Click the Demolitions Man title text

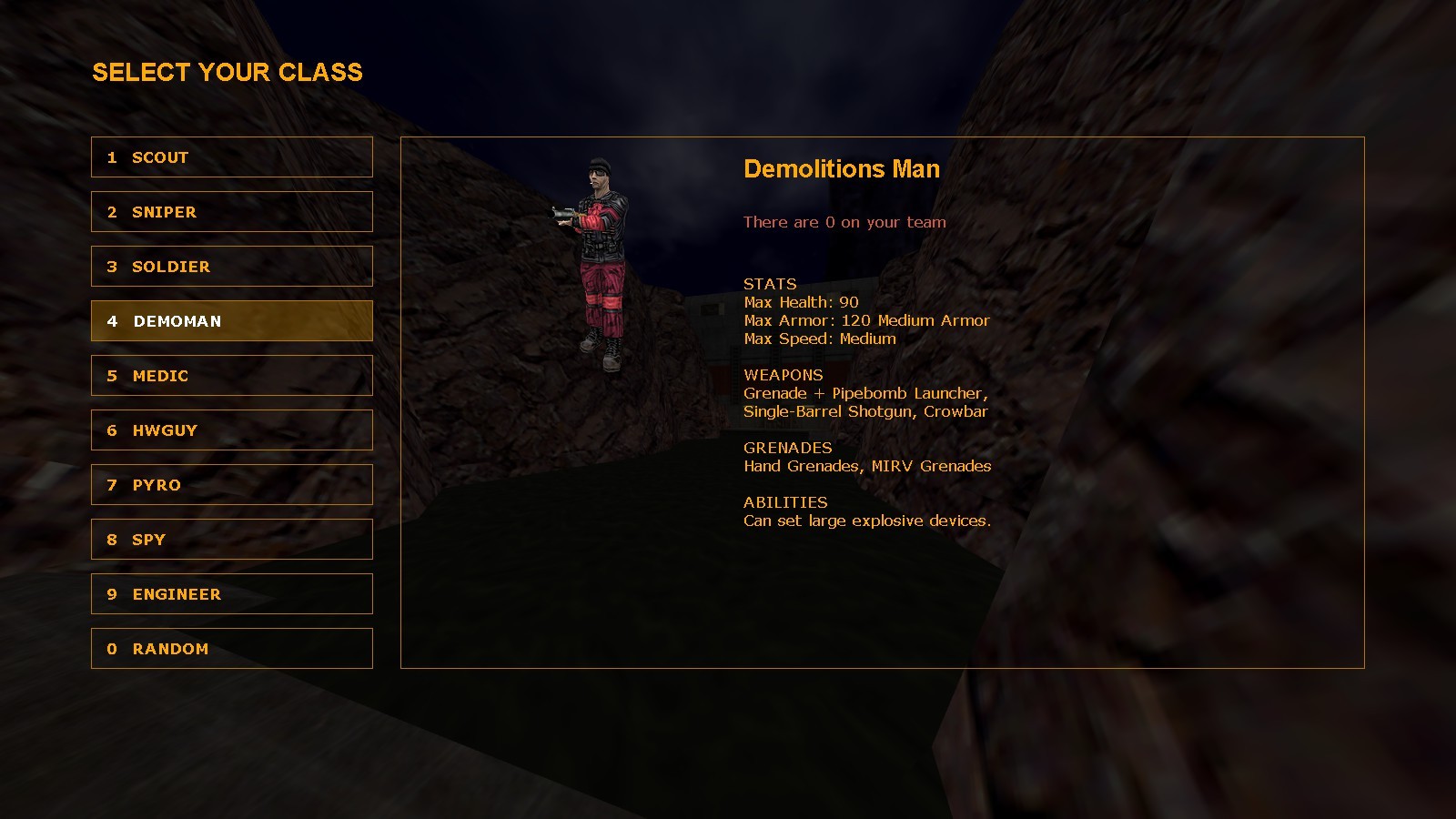click(x=842, y=169)
